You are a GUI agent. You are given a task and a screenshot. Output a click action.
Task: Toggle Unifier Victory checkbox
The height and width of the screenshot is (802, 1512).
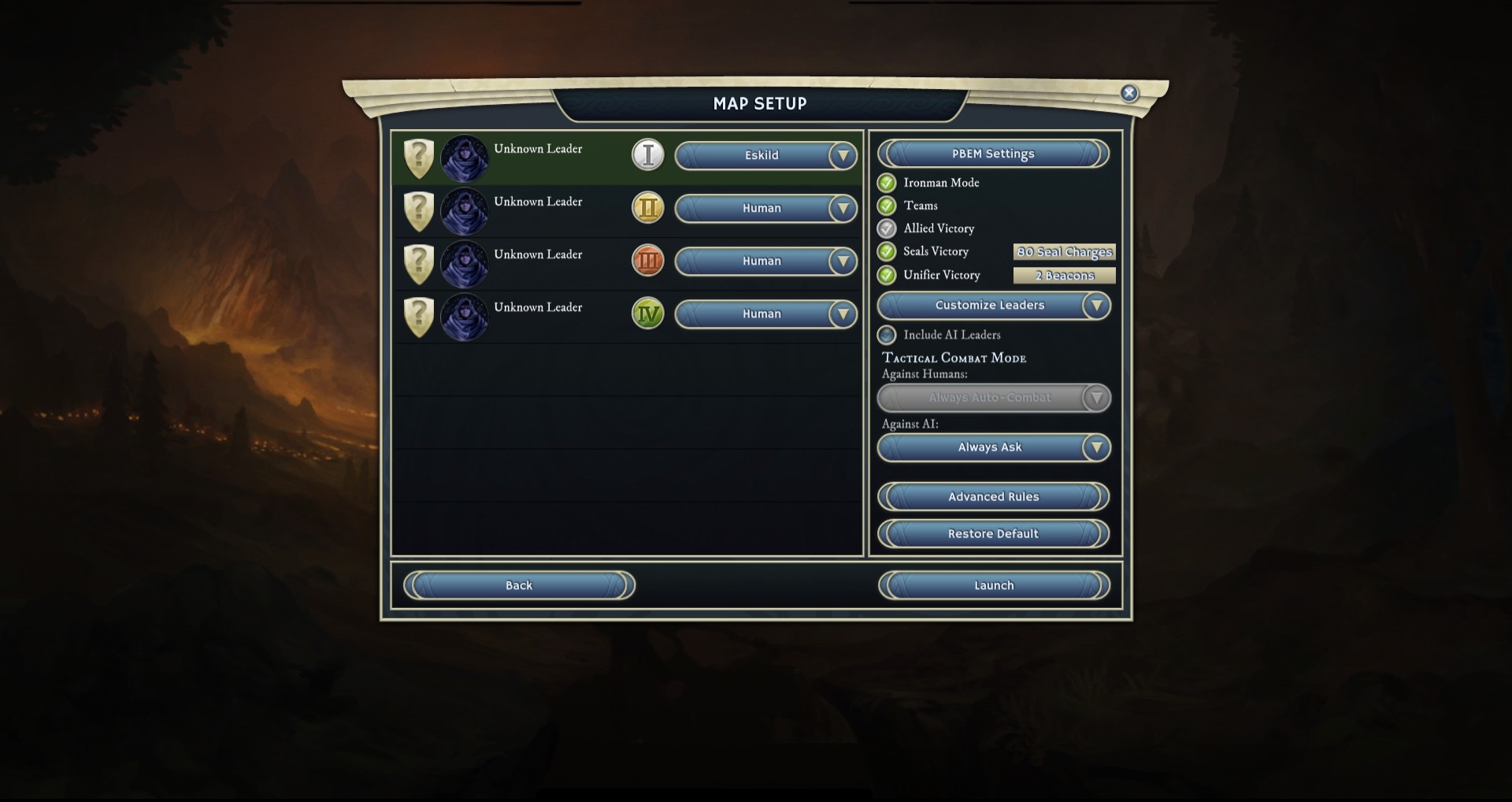887,275
